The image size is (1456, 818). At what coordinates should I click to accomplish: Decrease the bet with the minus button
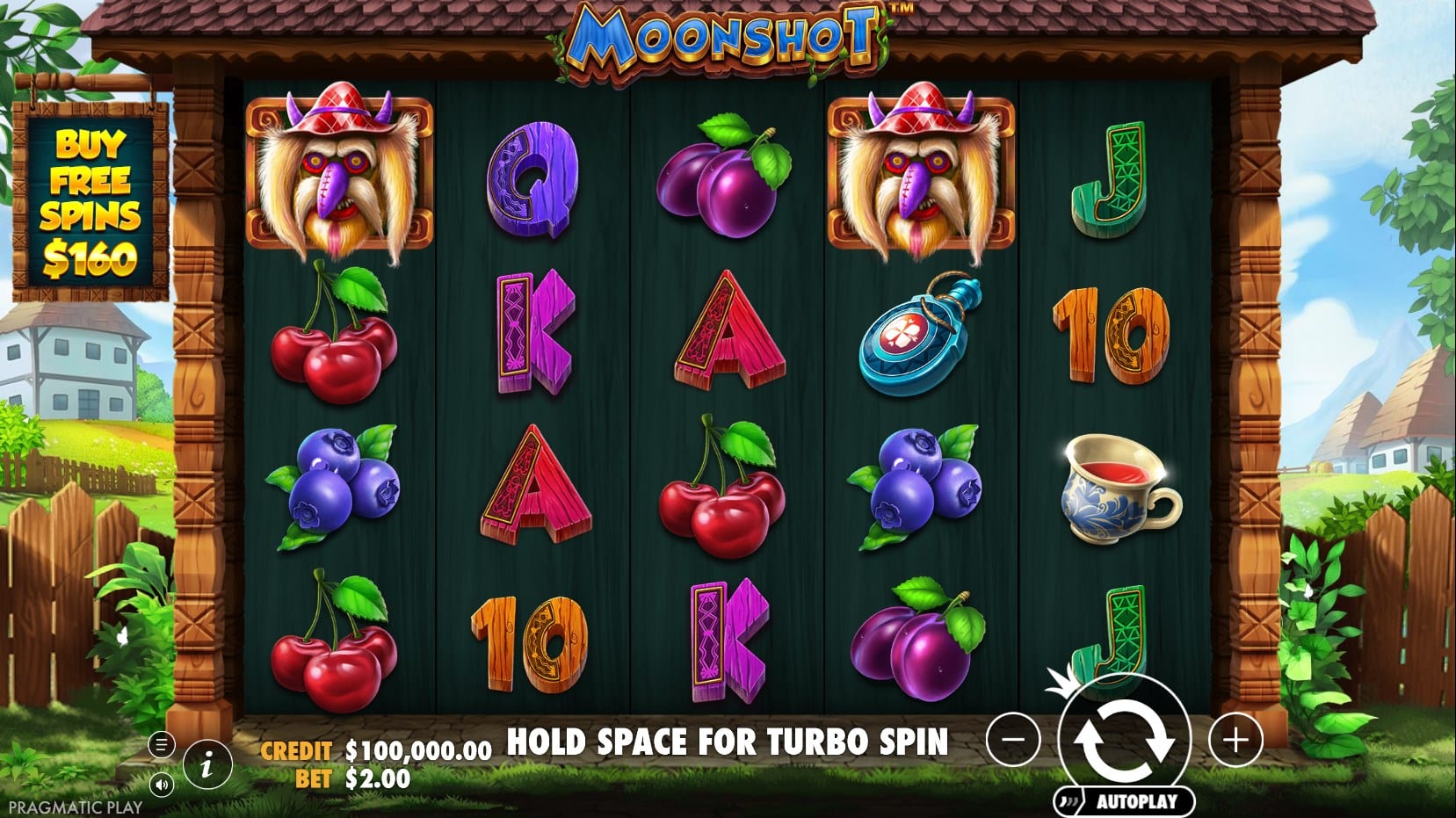[1013, 740]
